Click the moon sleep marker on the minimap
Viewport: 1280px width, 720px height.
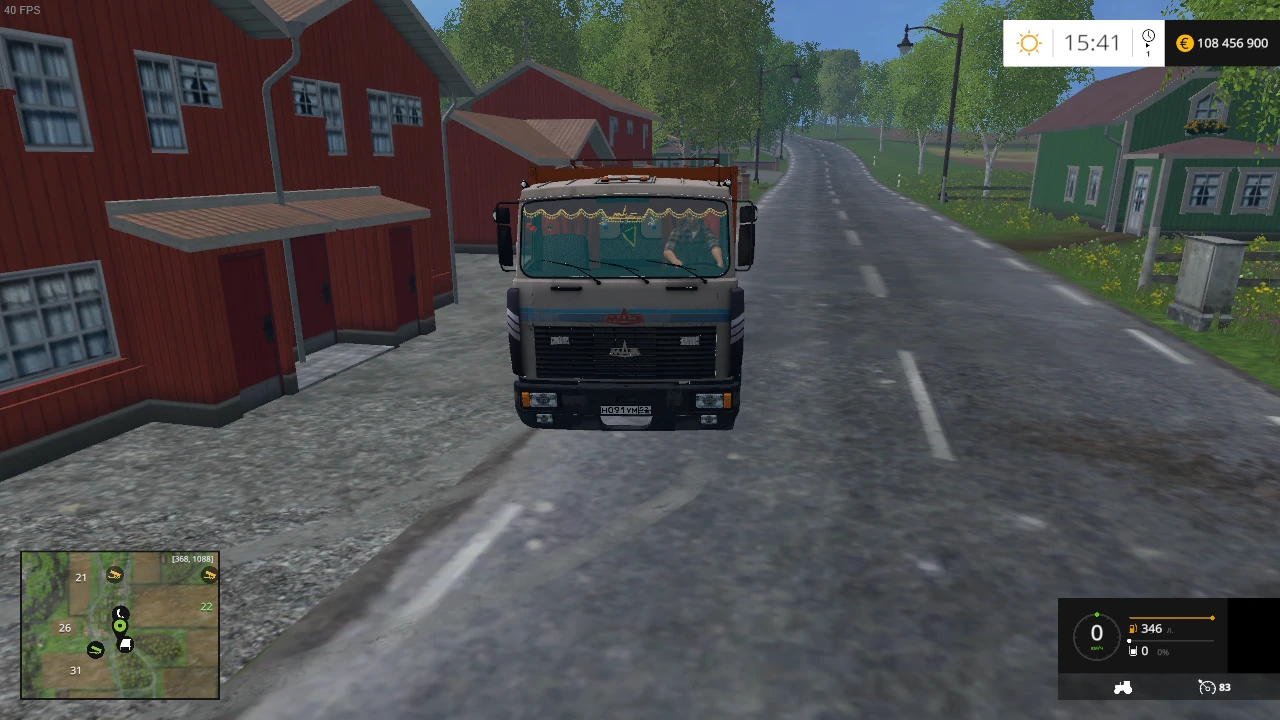120,612
